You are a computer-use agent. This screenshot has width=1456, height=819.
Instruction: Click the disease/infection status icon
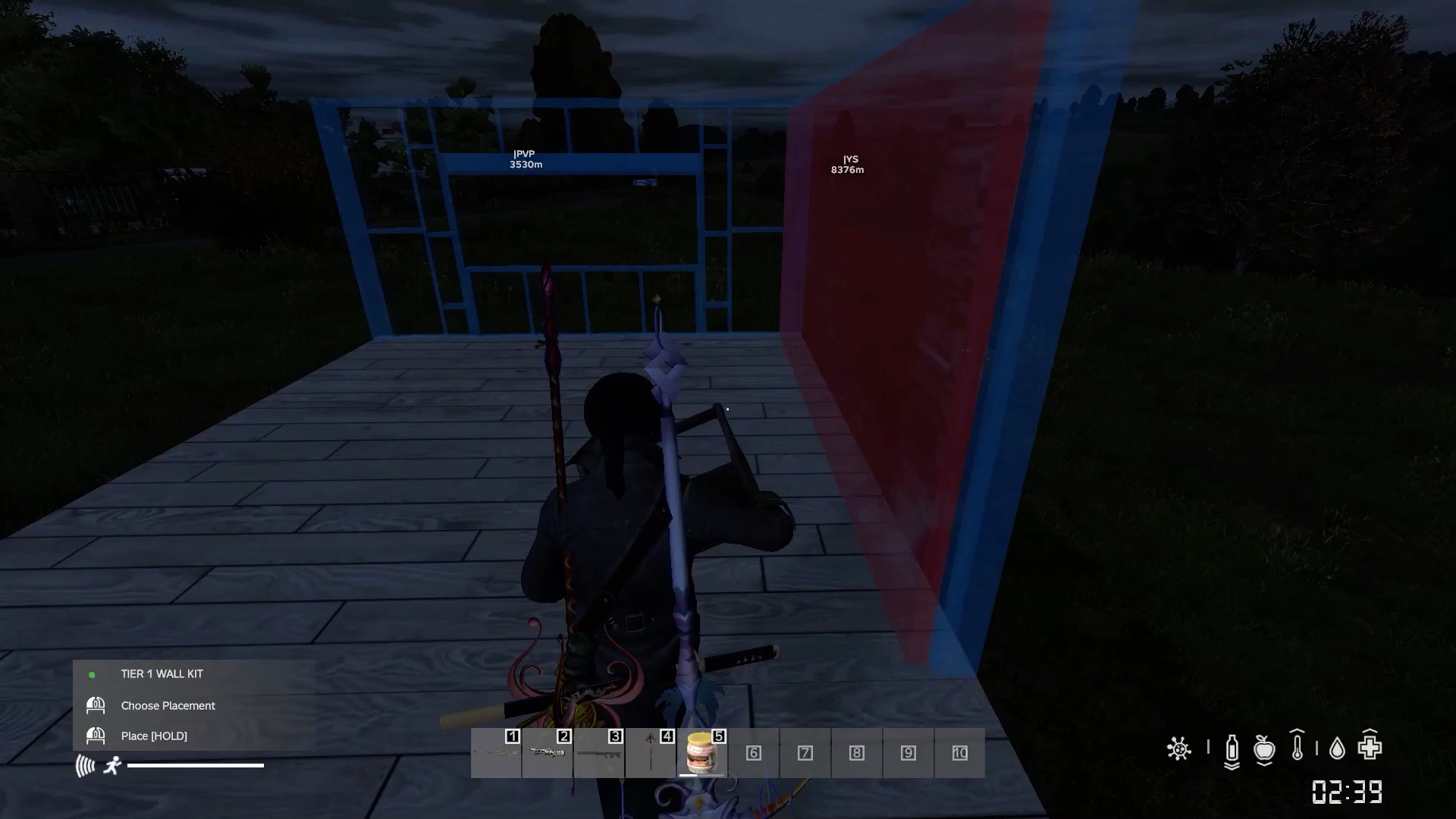click(x=1178, y=748)
